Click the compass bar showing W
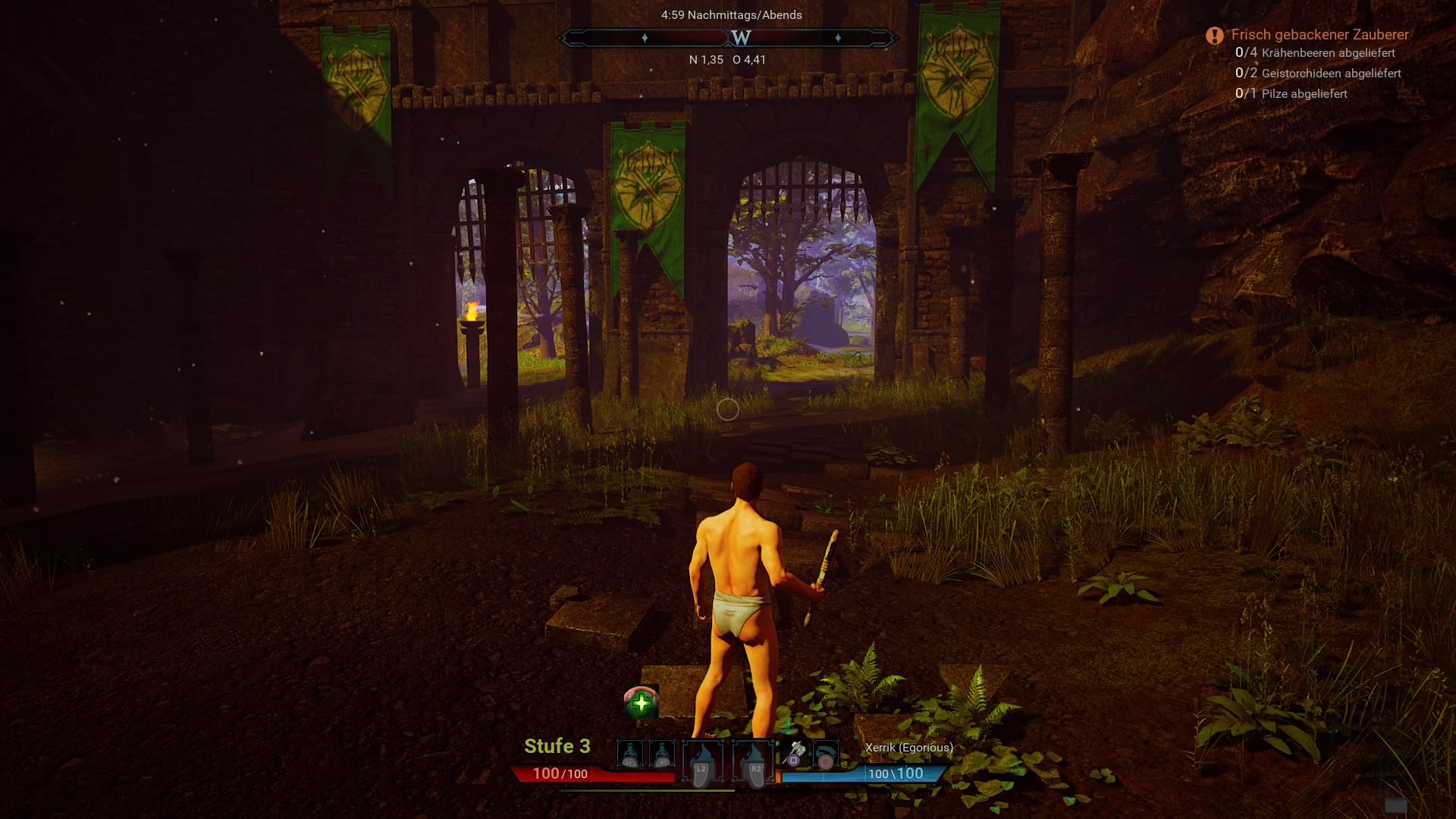The image size is (1456, 819). coord(728,37)
